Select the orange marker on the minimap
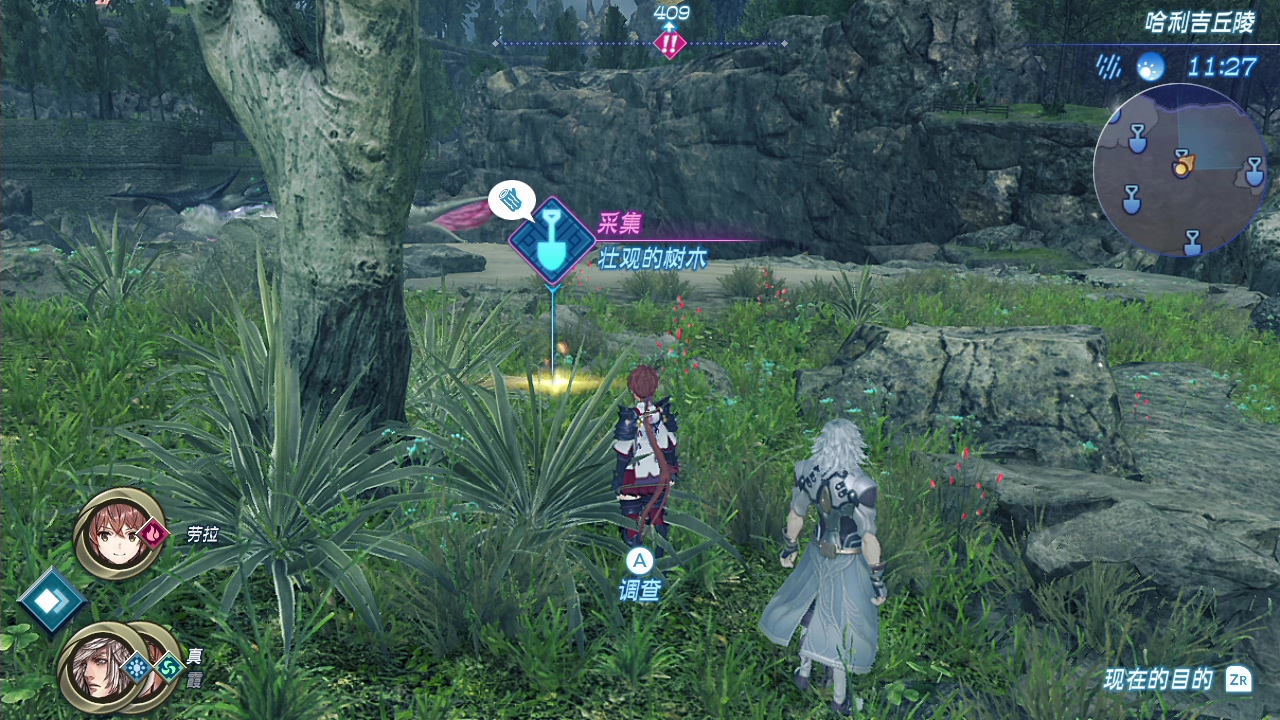Screen dimensions: 1280x720 coord(1182,162)
